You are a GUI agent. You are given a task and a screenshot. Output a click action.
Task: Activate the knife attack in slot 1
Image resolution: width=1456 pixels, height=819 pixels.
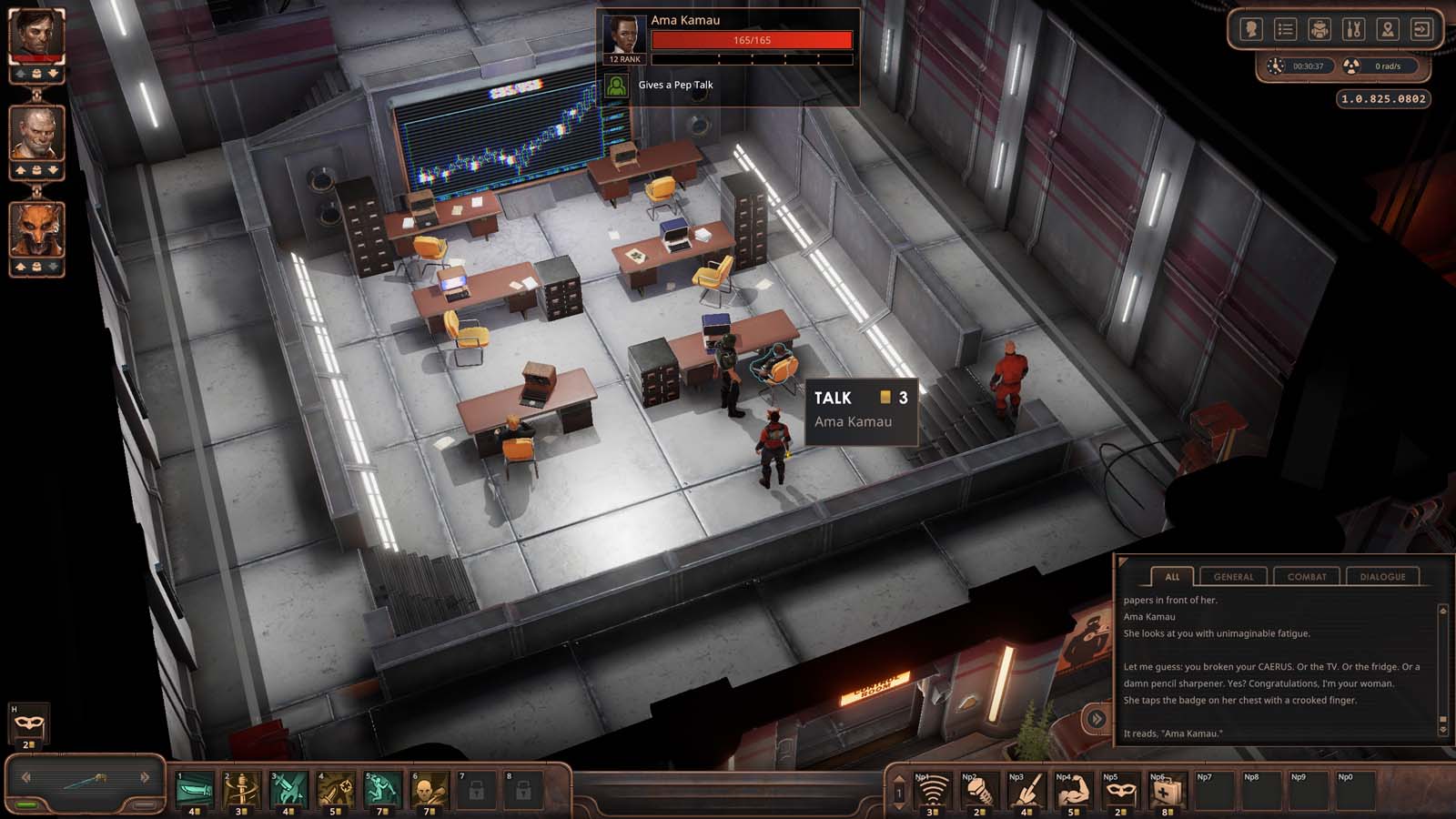point(195,790)
